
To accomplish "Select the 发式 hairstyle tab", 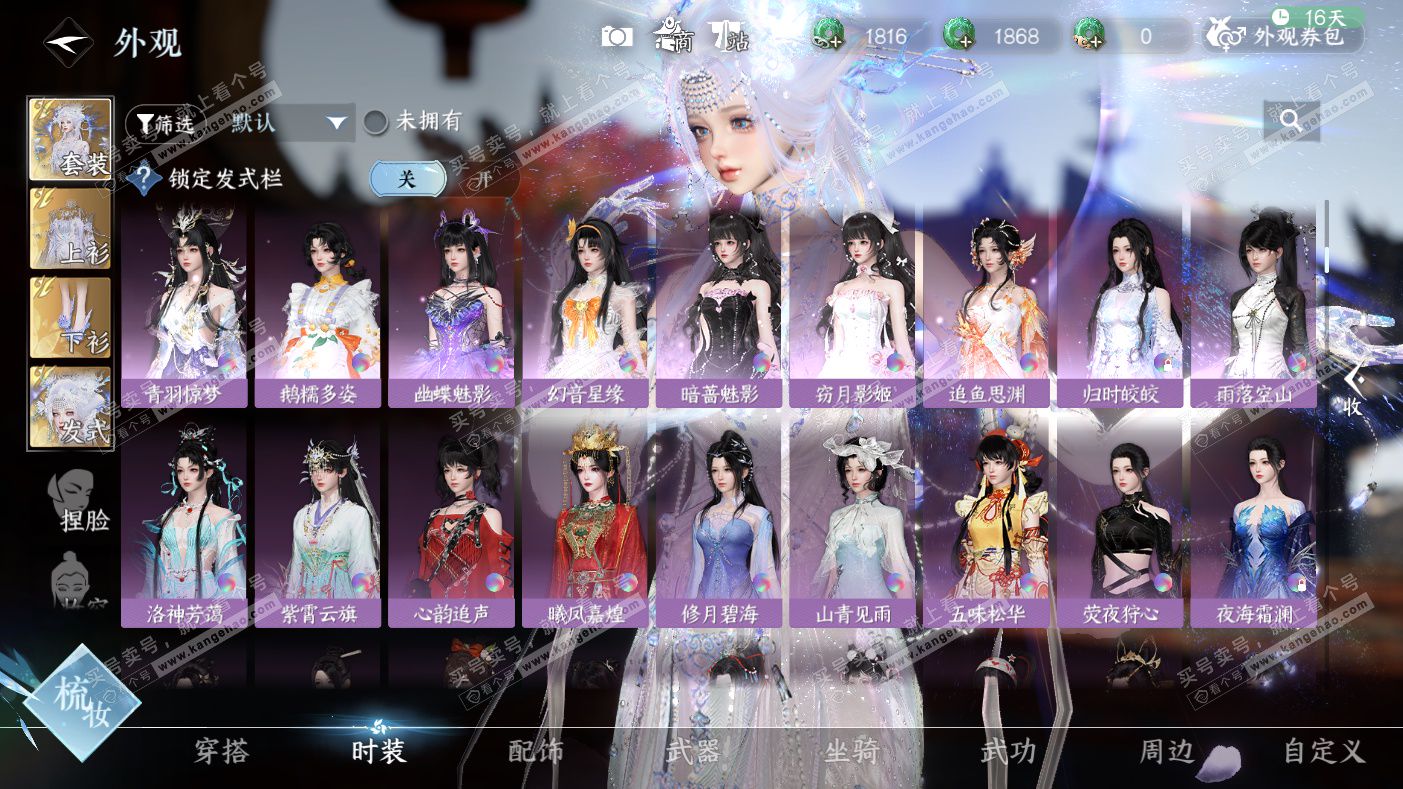I will tap(71, 407).
